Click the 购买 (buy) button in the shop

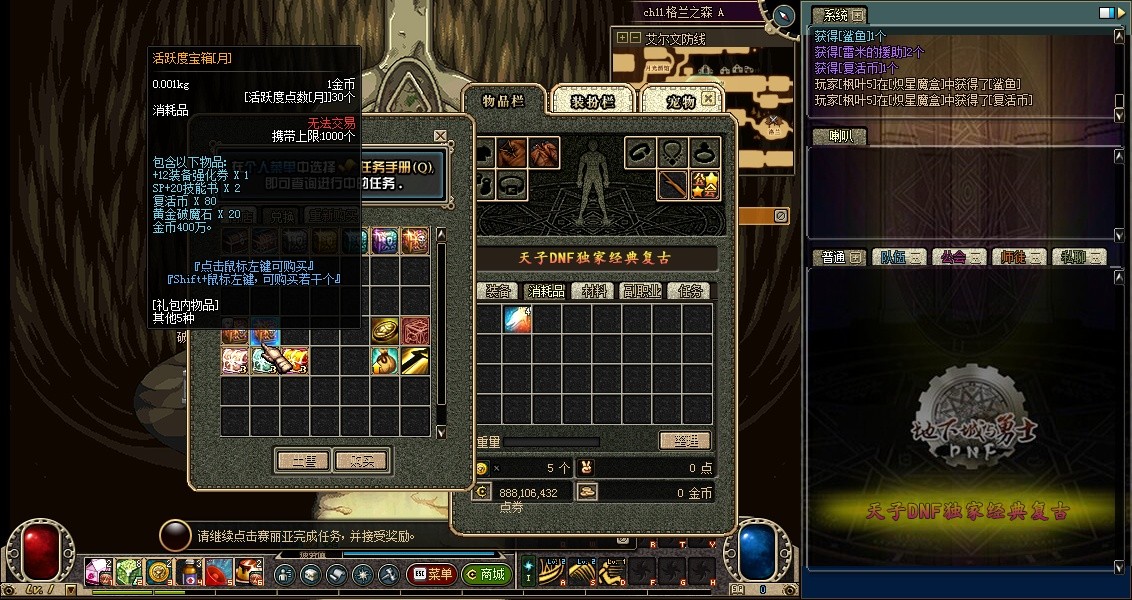pyautogui.click(x=362, y=461)
